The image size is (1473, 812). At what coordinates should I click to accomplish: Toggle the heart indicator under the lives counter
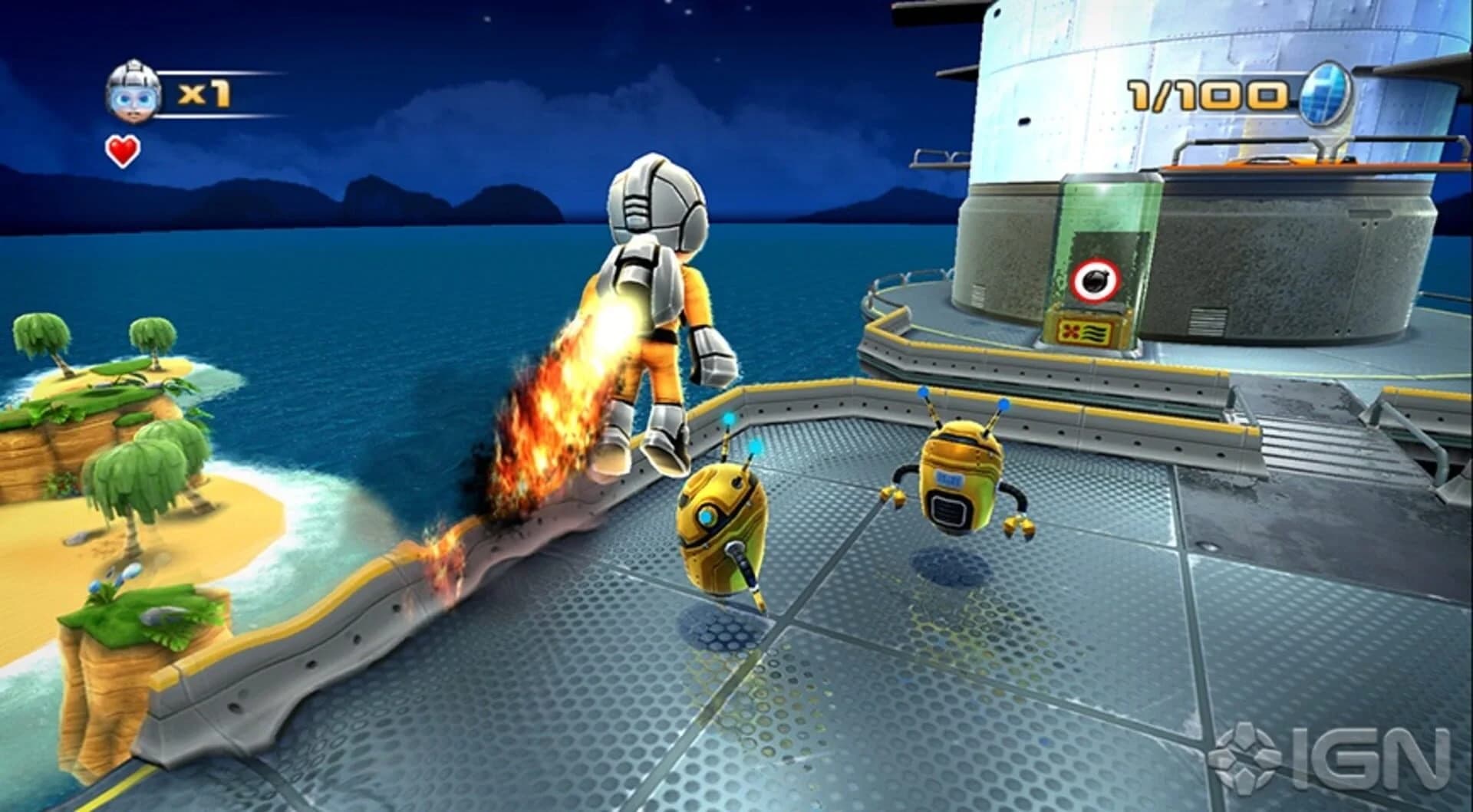123,150
